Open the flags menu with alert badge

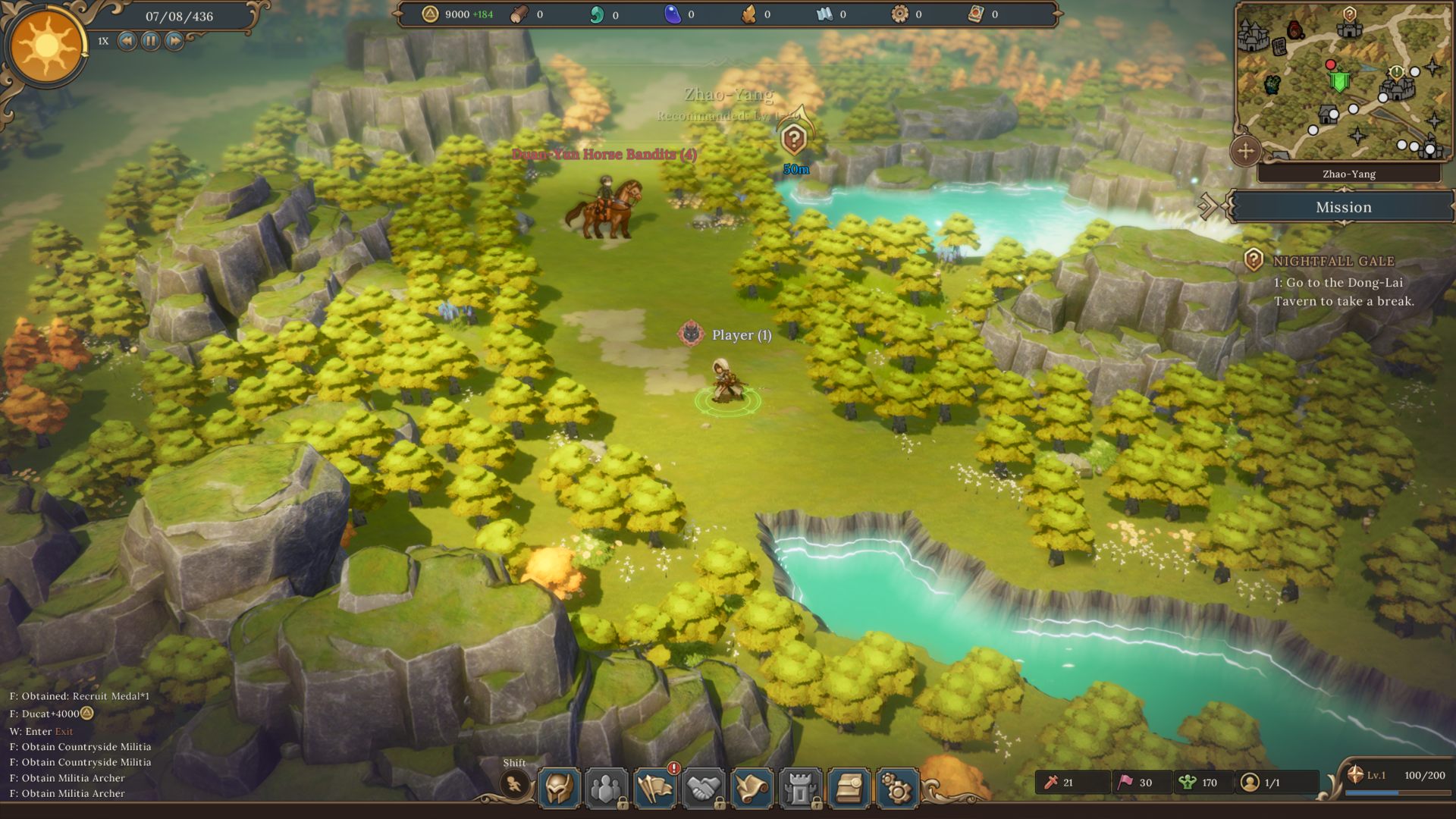click(x=655, y=789)
